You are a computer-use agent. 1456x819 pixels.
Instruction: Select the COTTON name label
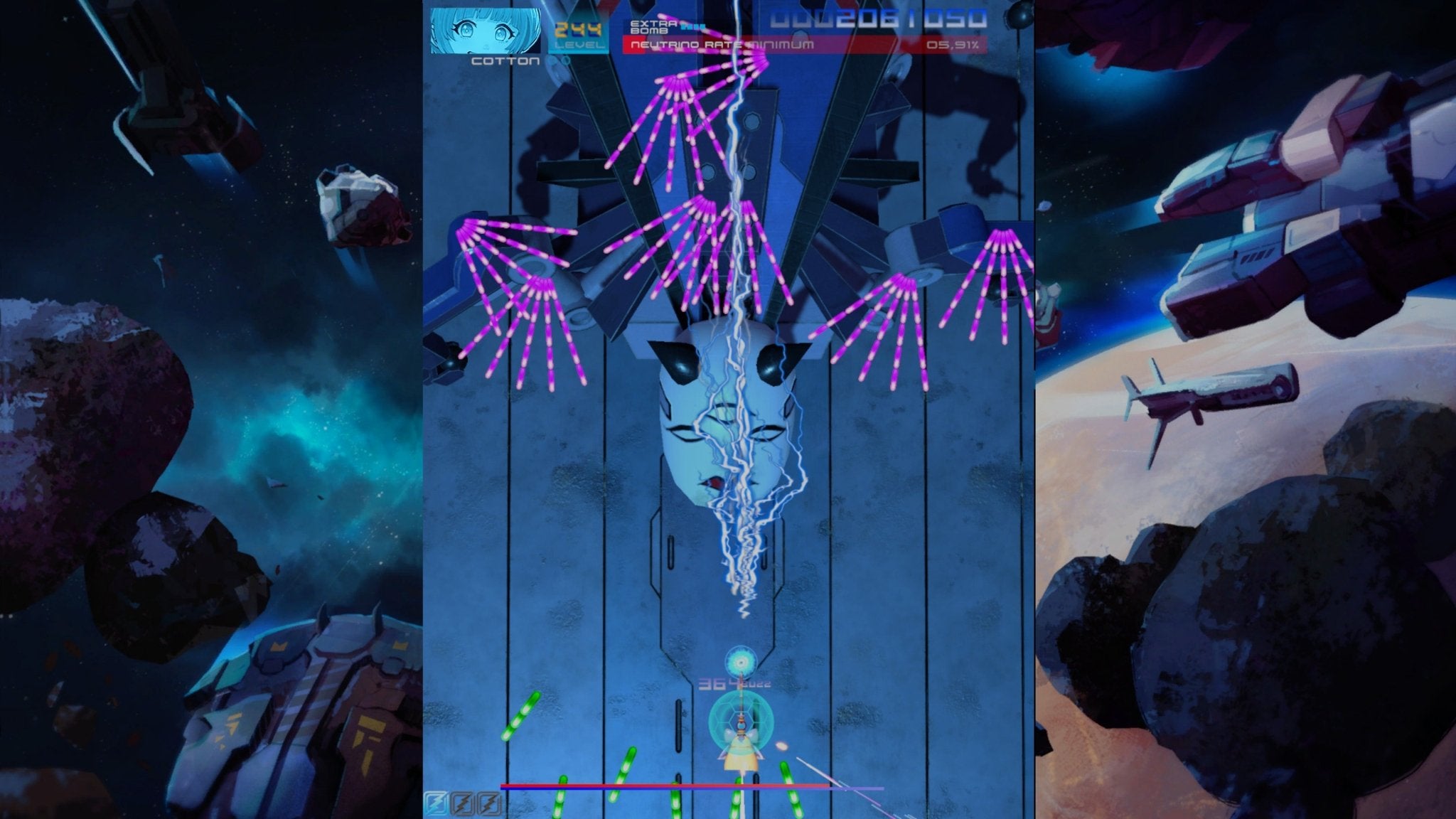506,60
